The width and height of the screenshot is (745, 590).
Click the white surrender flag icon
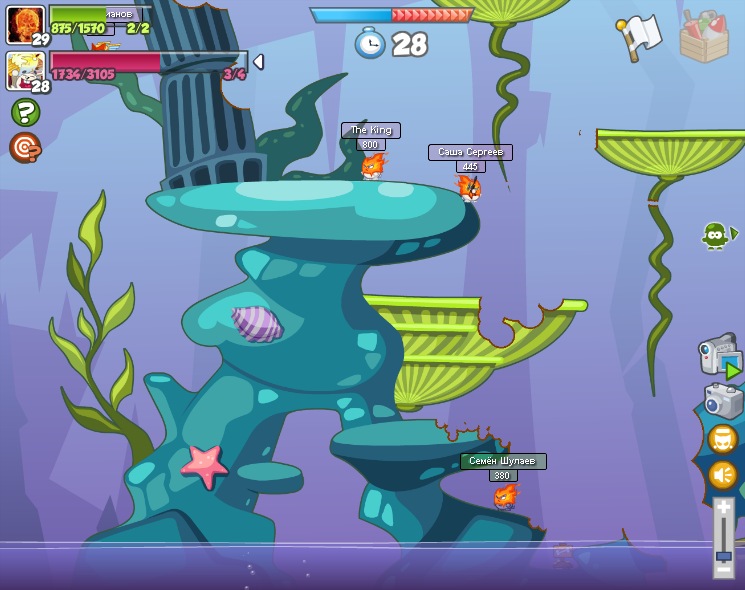pos(640,36)
